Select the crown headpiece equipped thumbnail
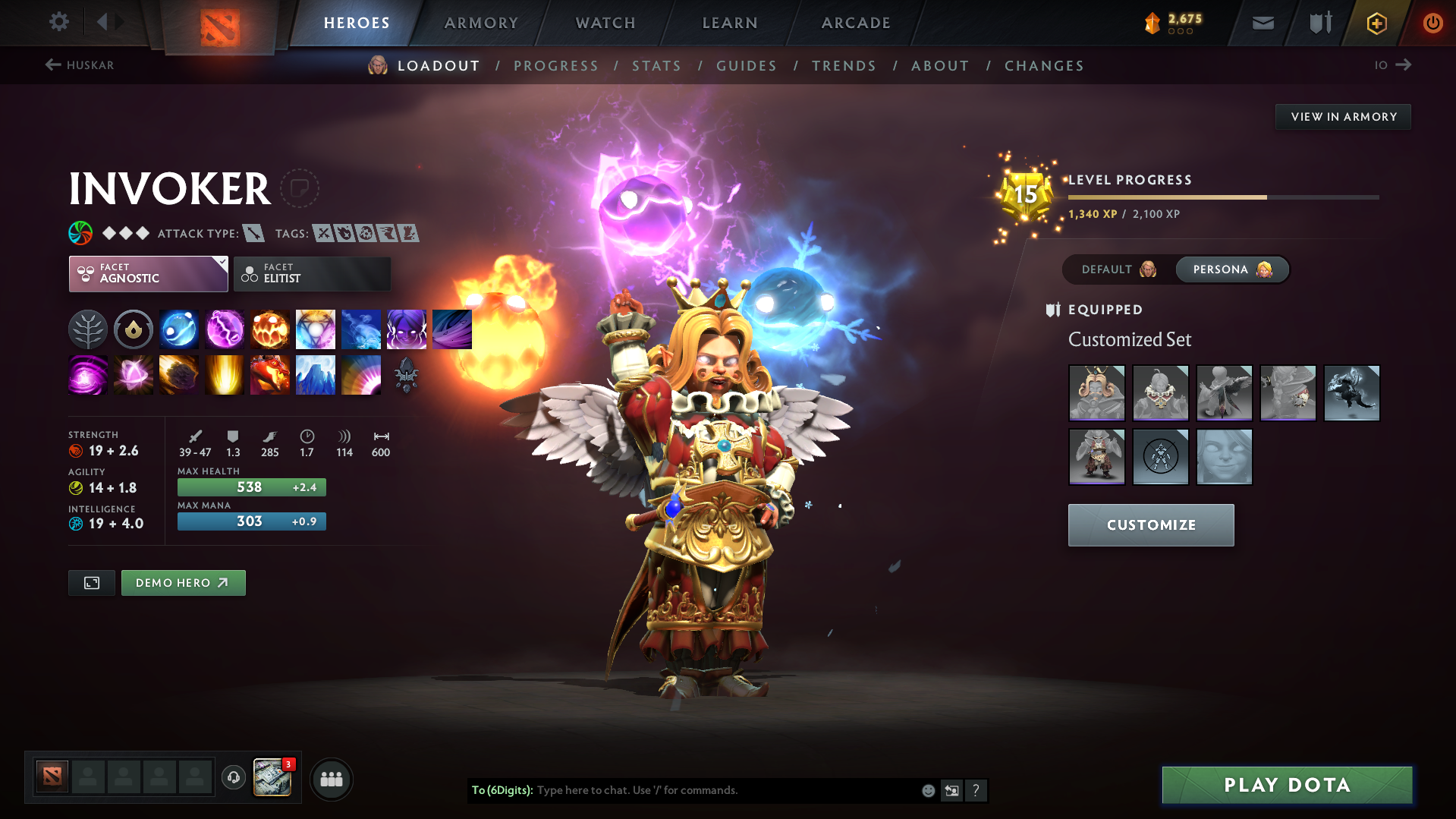Screen dimensions: 1456x819 [x=1097, y=392]
